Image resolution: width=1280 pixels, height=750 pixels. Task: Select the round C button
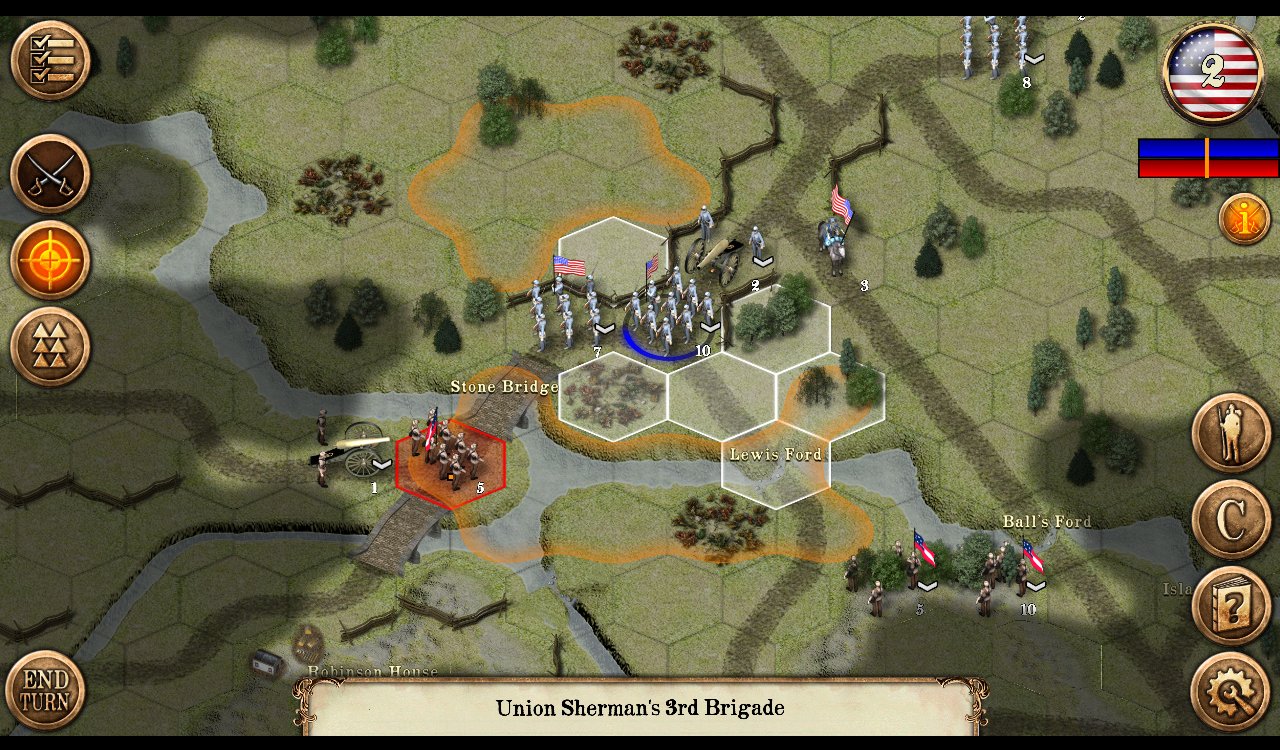1231,519
